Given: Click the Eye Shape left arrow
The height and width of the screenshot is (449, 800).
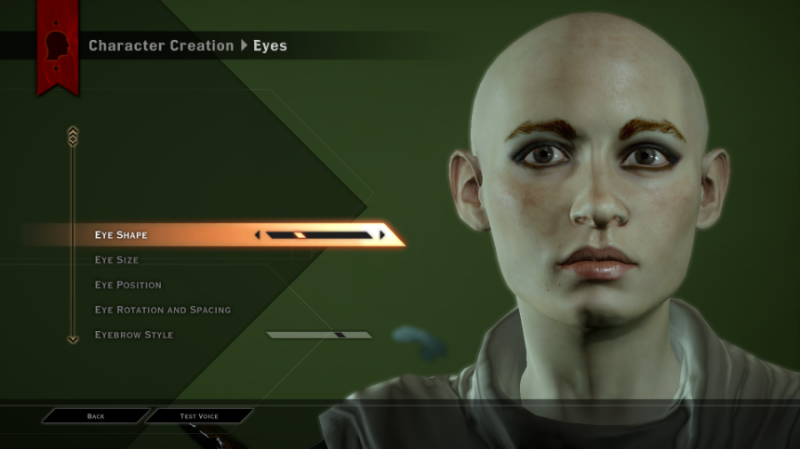Looking at the screenshot, I should pyautogui.click(x=258, y=235).
